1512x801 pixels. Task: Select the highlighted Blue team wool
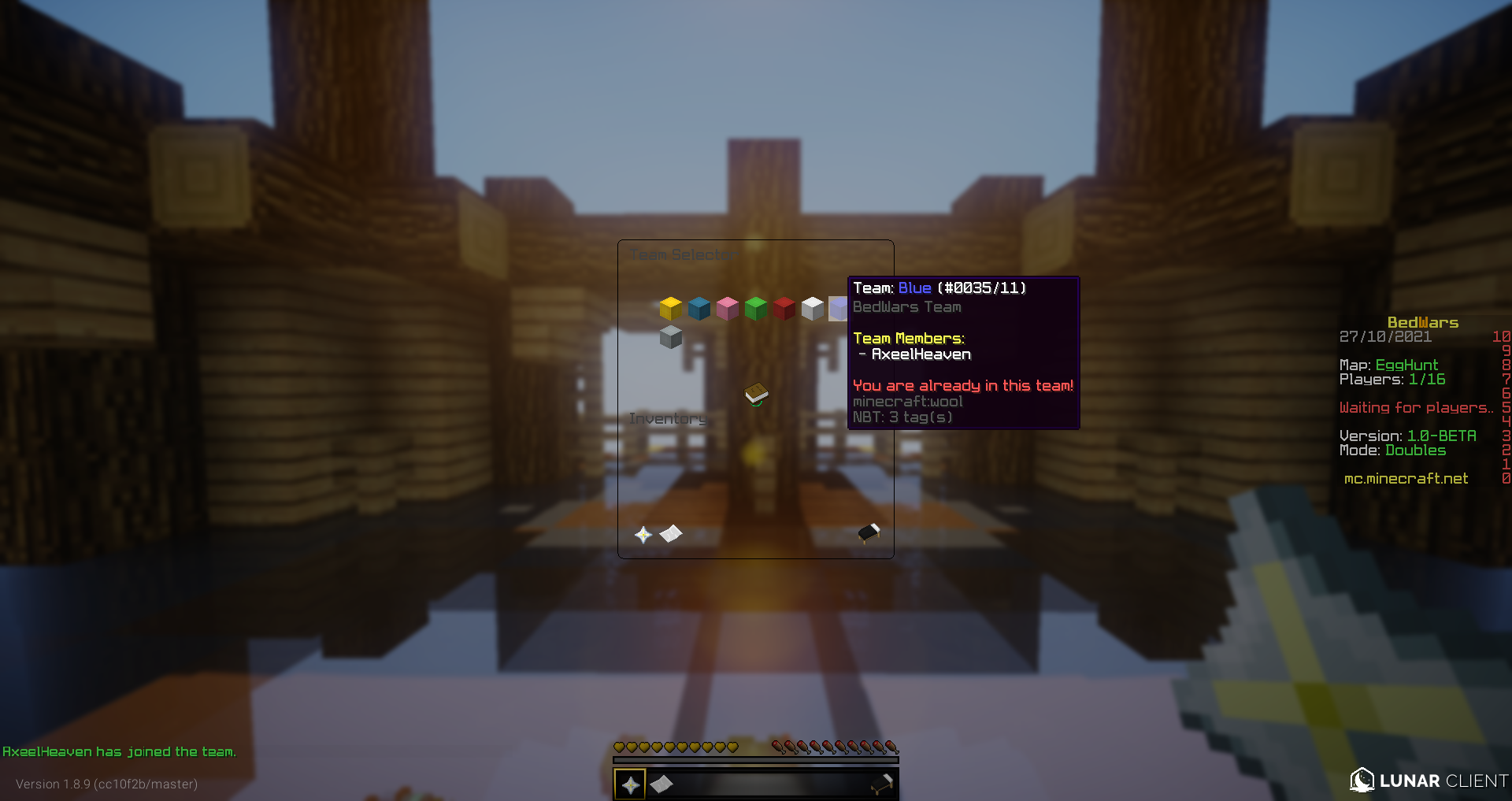click(x=839, y=309)
